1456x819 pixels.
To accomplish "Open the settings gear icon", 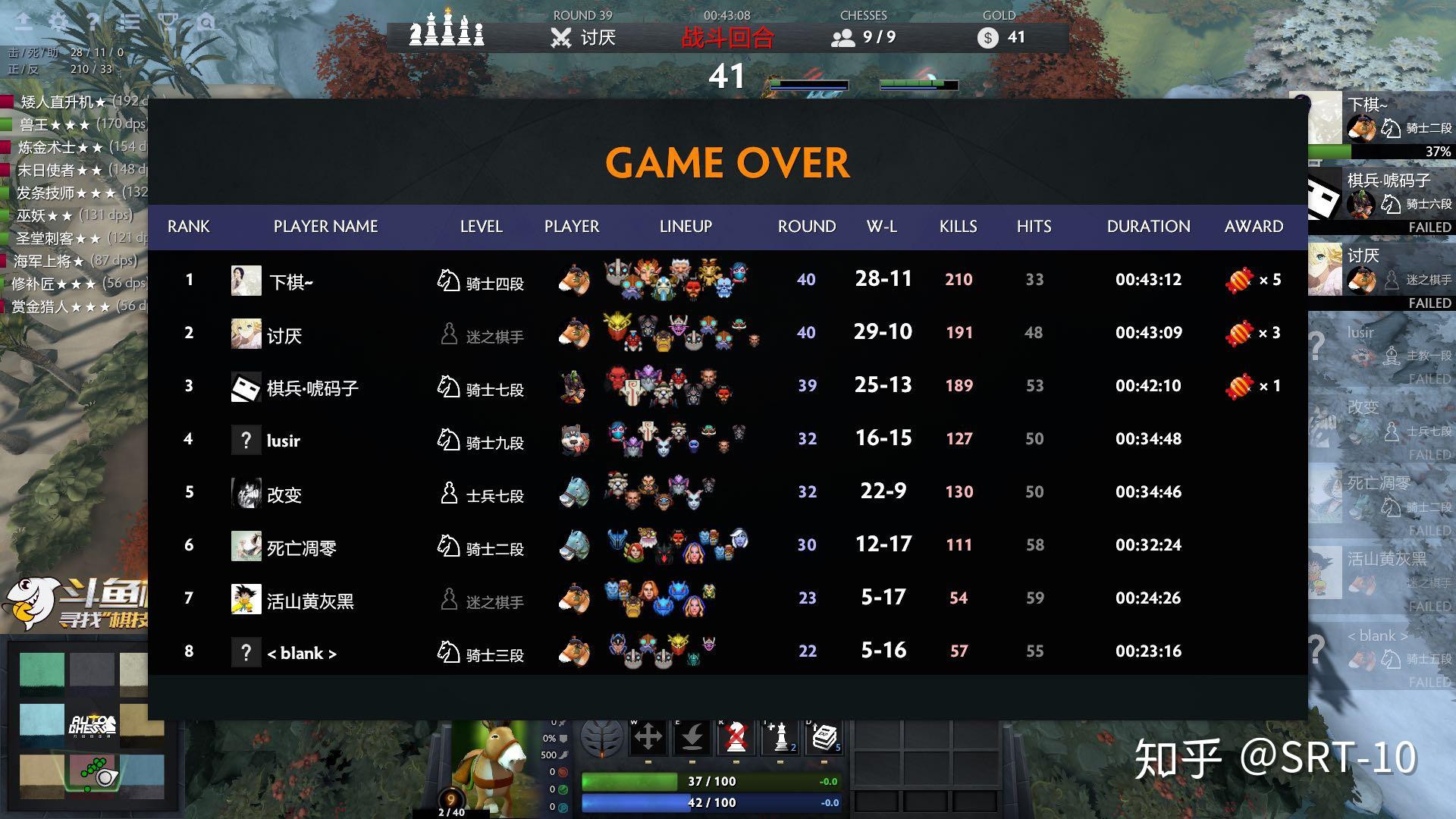I will [59, 20].
